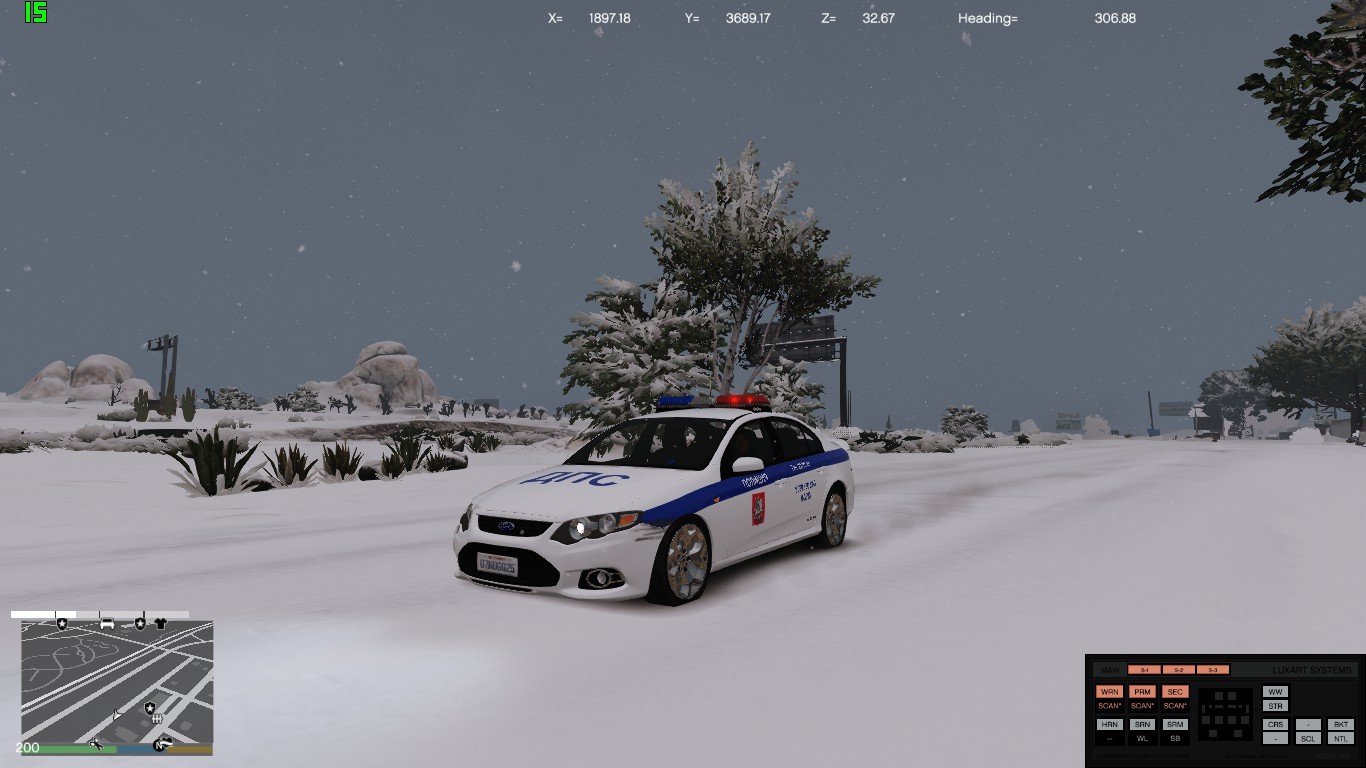This screenshot has width=1366, height=768.
Task: Toggle the CRS cruise lights button
Action: 1275,724
